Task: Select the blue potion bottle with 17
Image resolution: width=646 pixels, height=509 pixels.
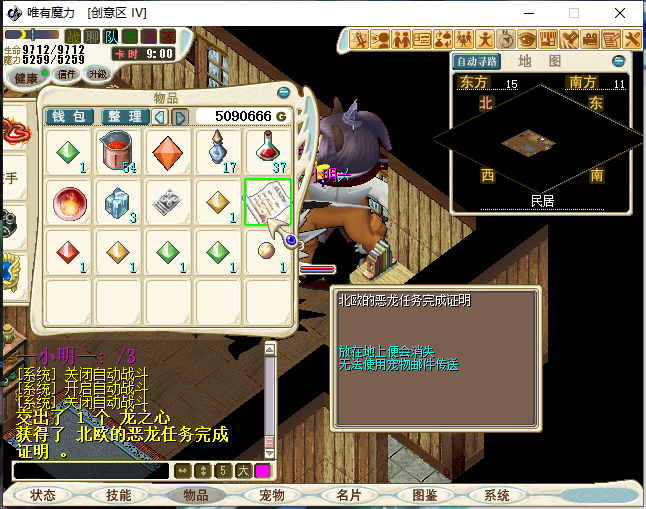Action: [x=218, y=153]
